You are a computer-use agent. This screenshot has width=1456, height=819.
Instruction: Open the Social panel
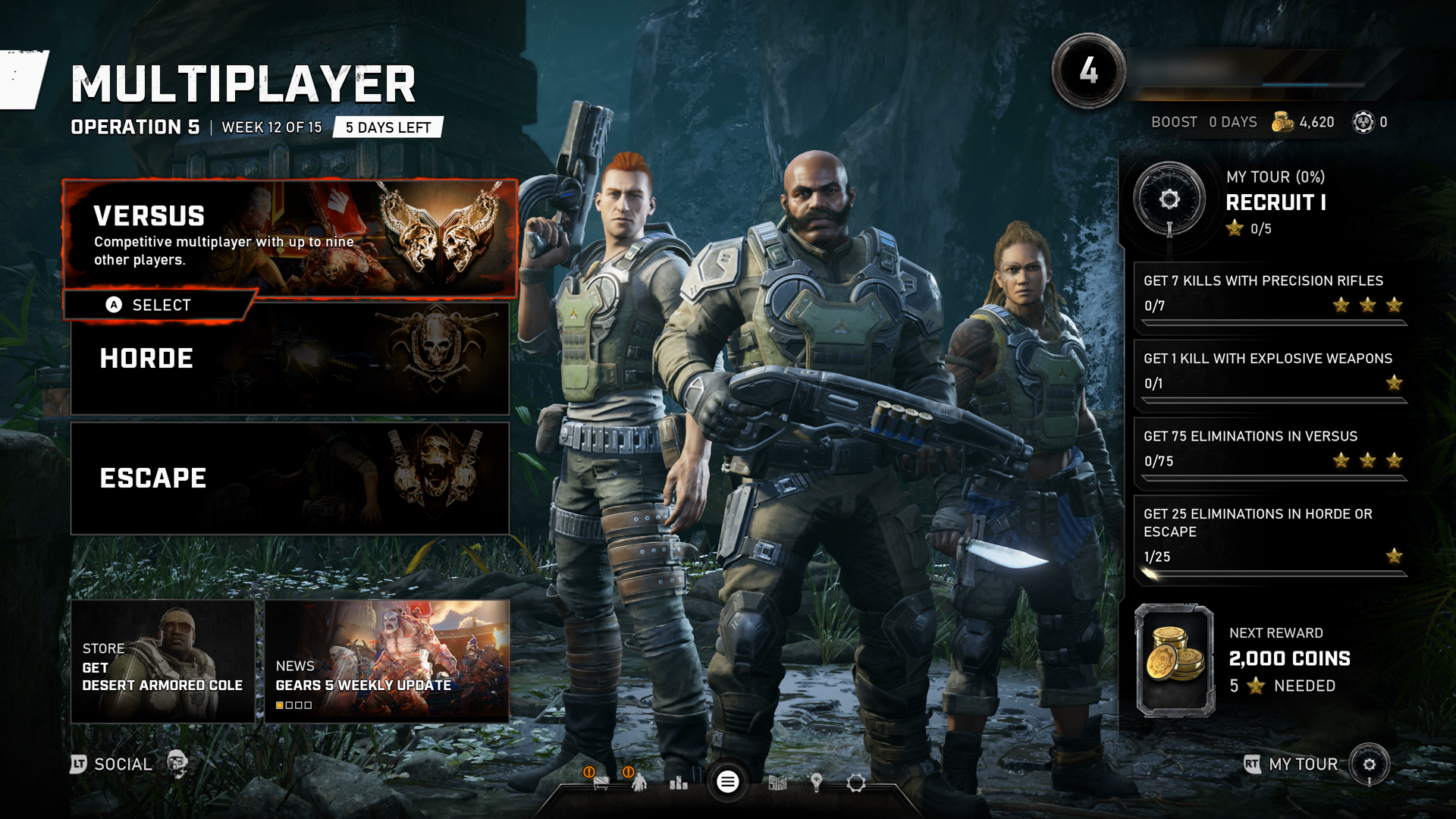click(x=121, y=764)
